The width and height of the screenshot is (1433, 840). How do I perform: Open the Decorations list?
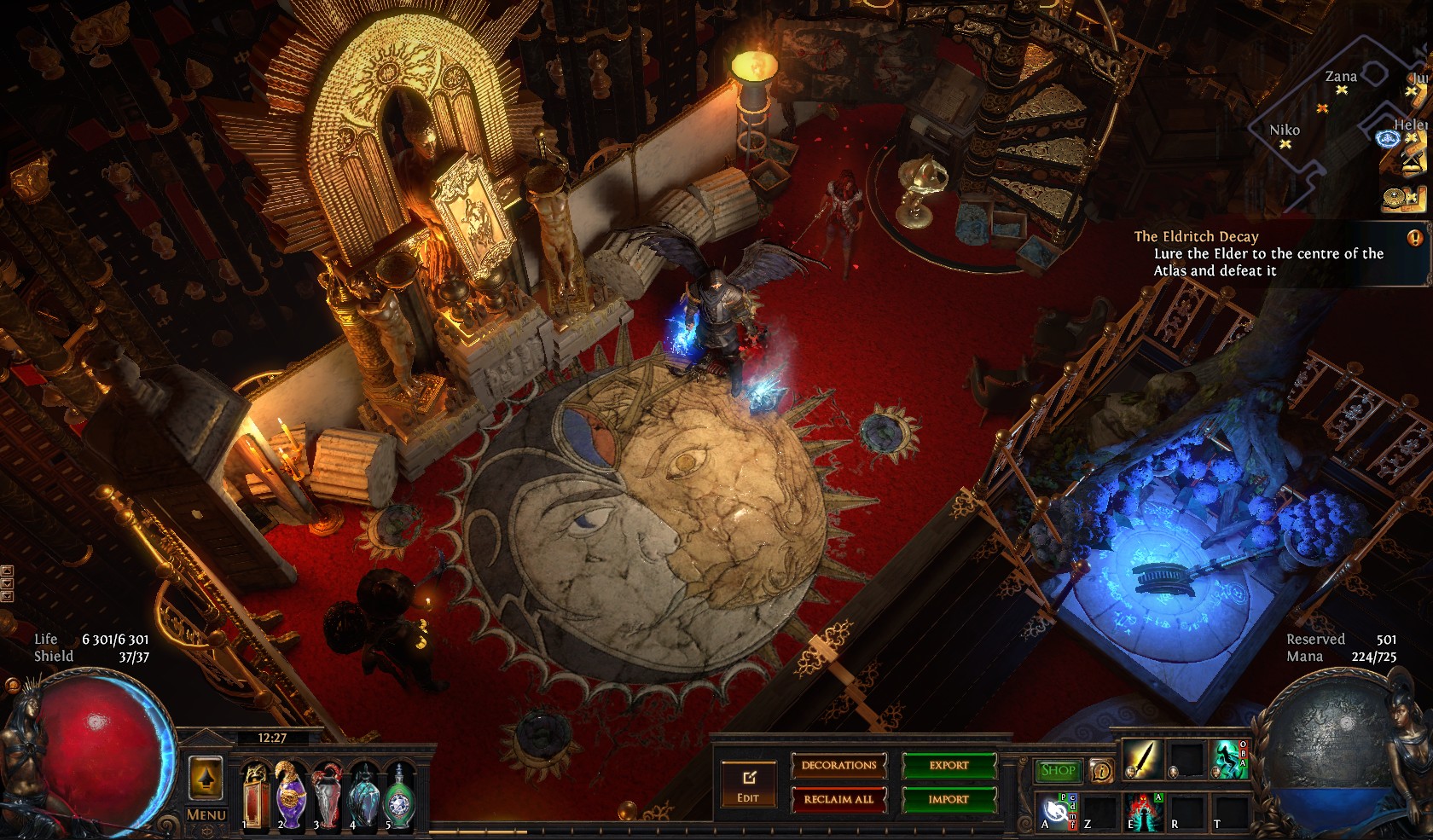coord(838,765)
